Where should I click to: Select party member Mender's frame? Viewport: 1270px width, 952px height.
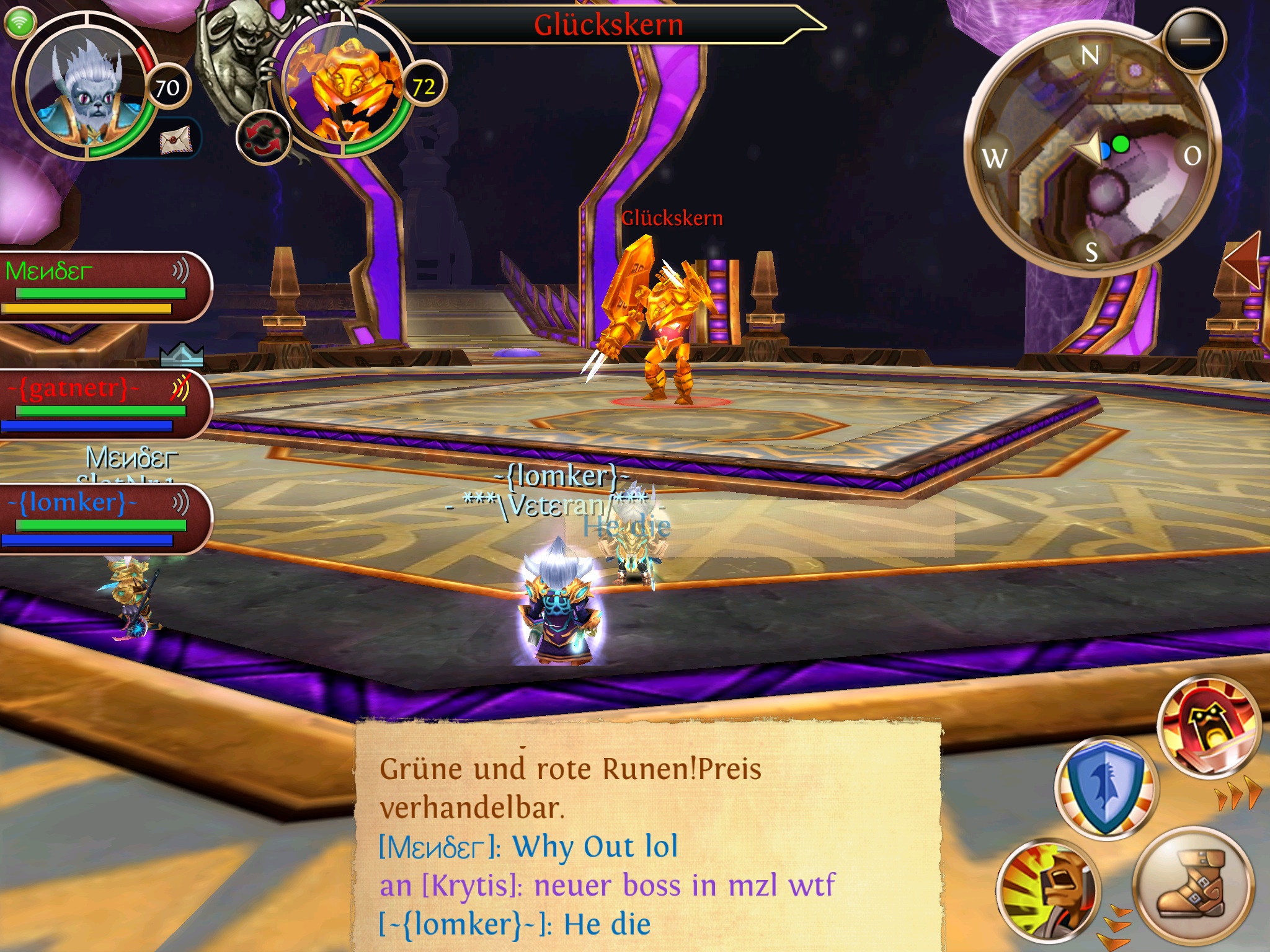point(99,286)
